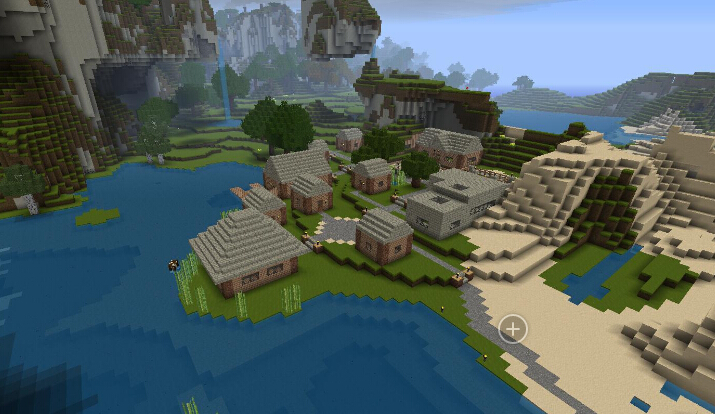
Task: Click the circled plus zoom overlay icon
Action: click(513, 328)
